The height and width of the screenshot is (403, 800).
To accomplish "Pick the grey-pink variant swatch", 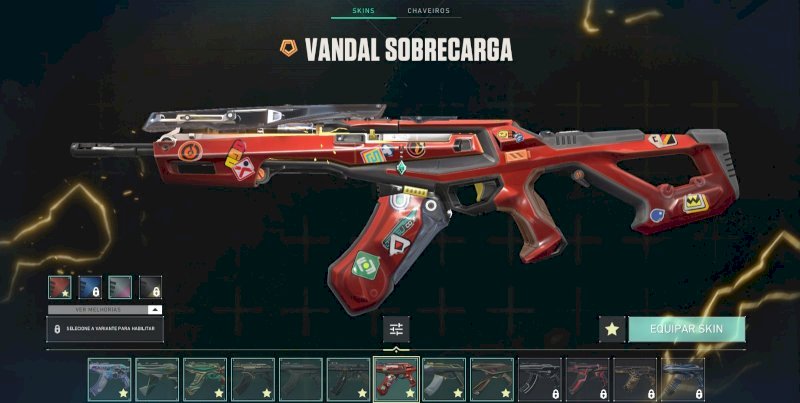I will click(x=120, y=287).
